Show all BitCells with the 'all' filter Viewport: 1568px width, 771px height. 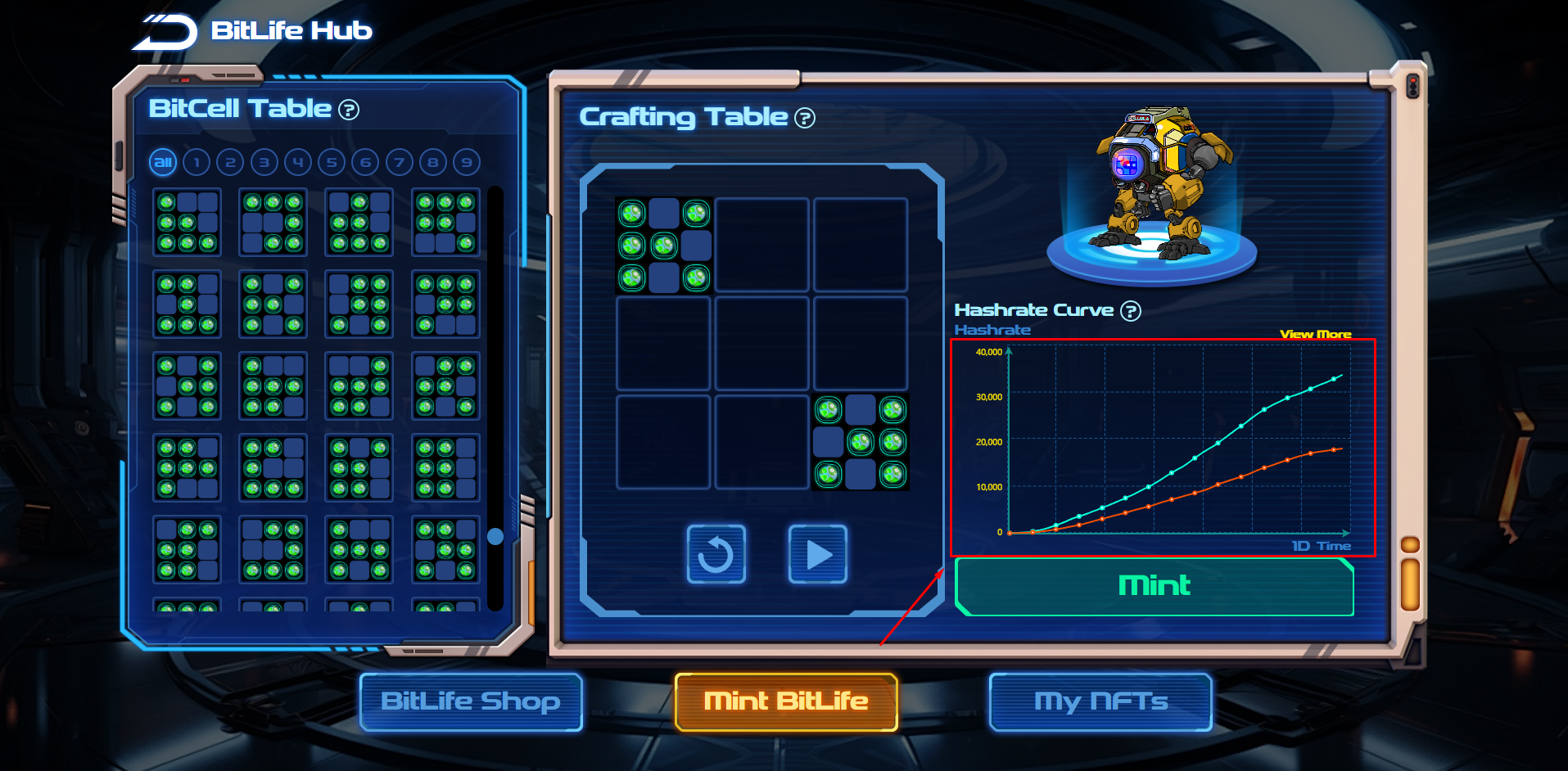tap(163, 162)
